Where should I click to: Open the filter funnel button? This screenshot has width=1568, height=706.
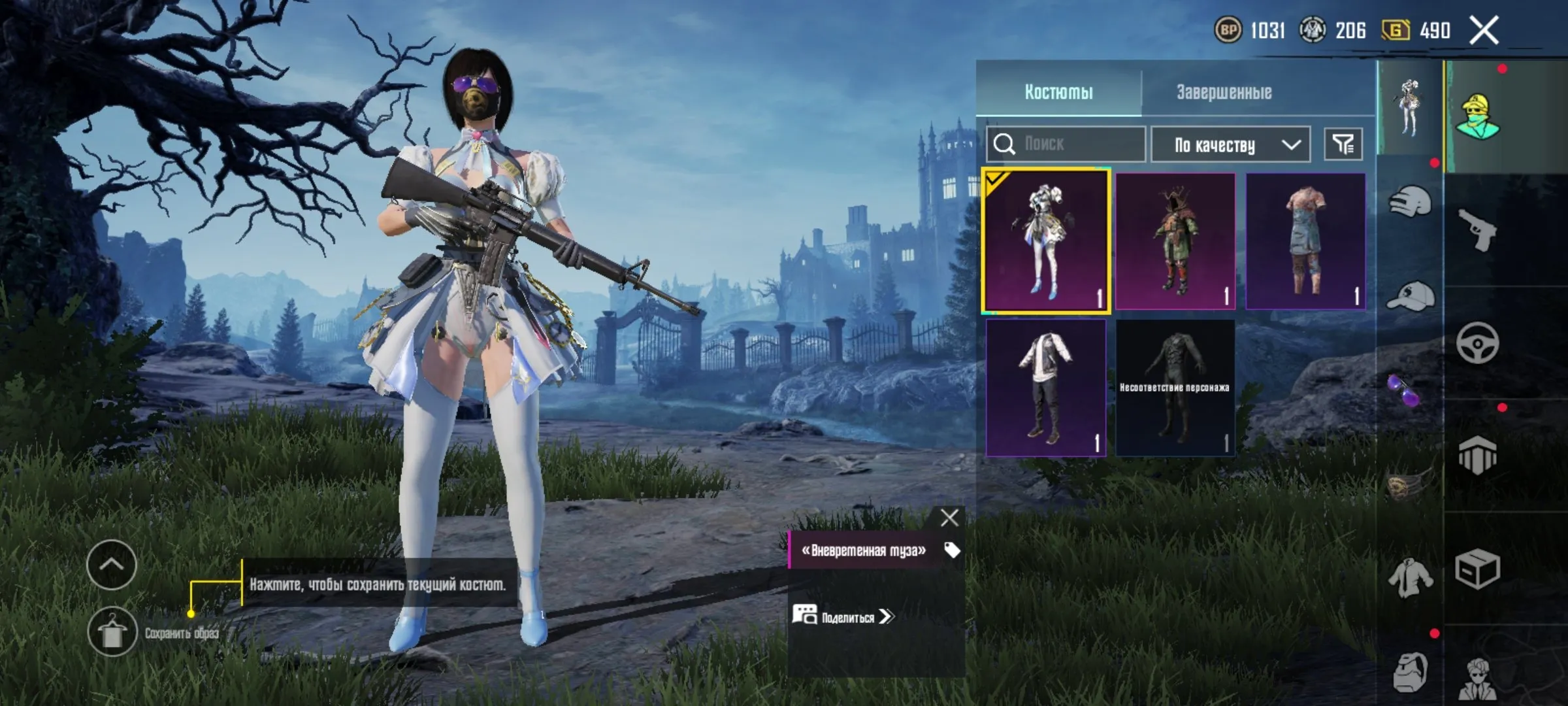[x=1343, y=144]
